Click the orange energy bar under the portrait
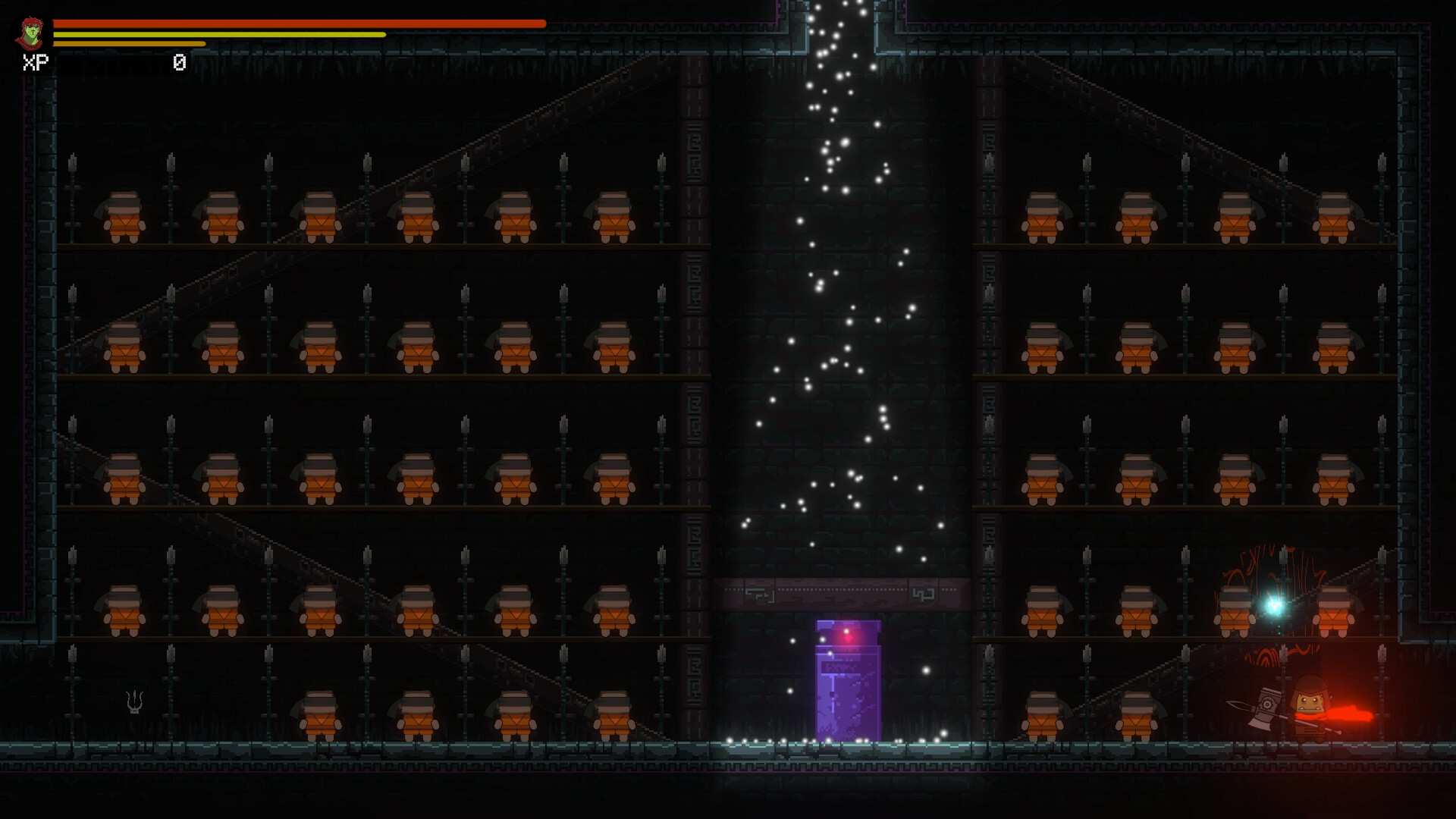Image resolution: width=1456 pixels, height=819 pixels. coord(129,43)
